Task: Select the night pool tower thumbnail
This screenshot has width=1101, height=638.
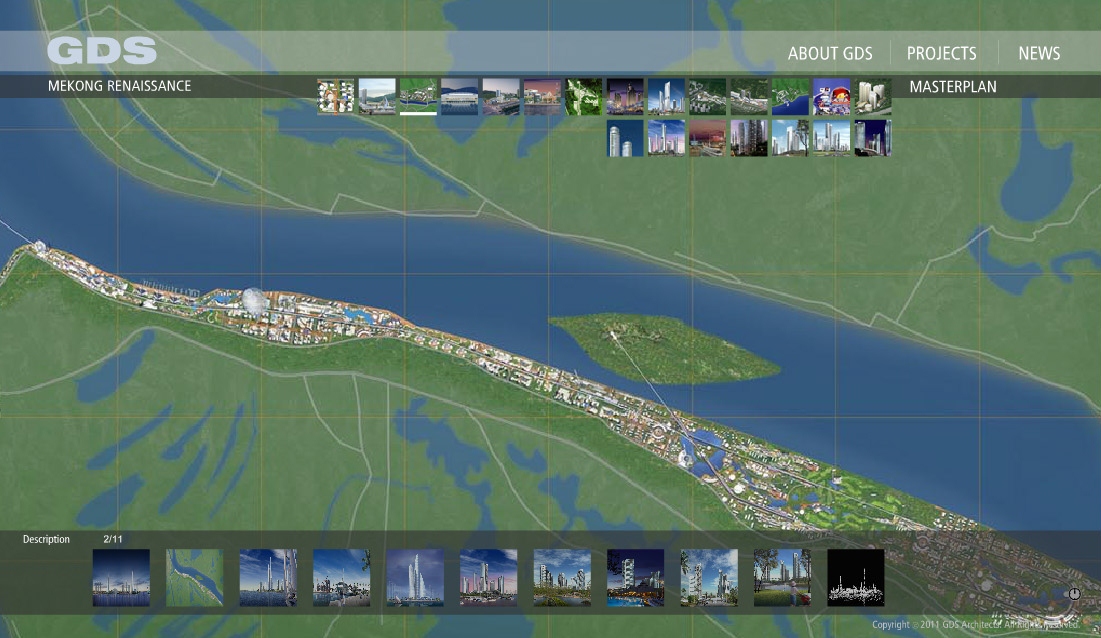Action: coord(635,578)
